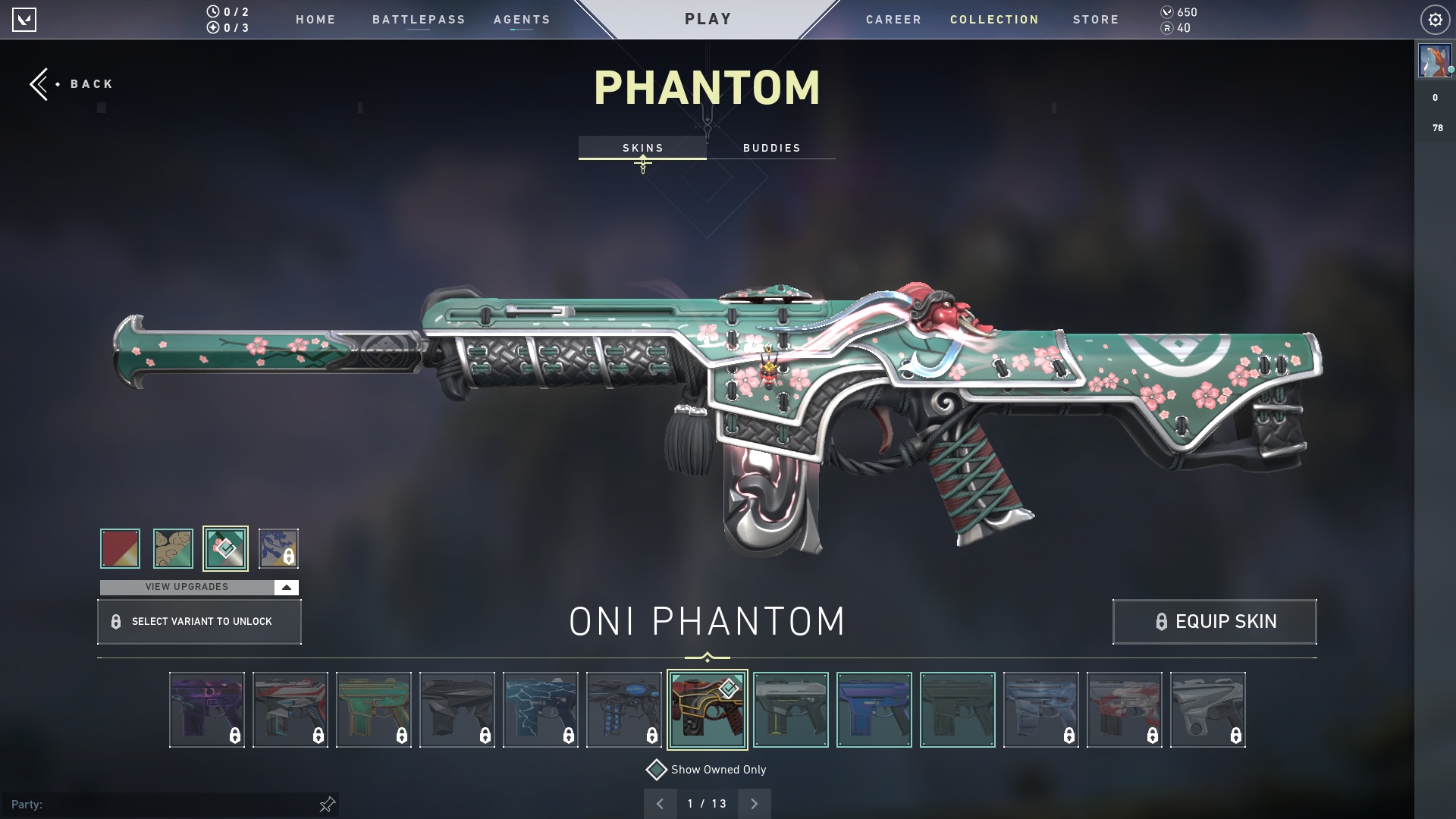Viewport: 1456px width, 819px height.
Task: Open the player avatar in social sidebar
Action: [x=1434, y=61]
